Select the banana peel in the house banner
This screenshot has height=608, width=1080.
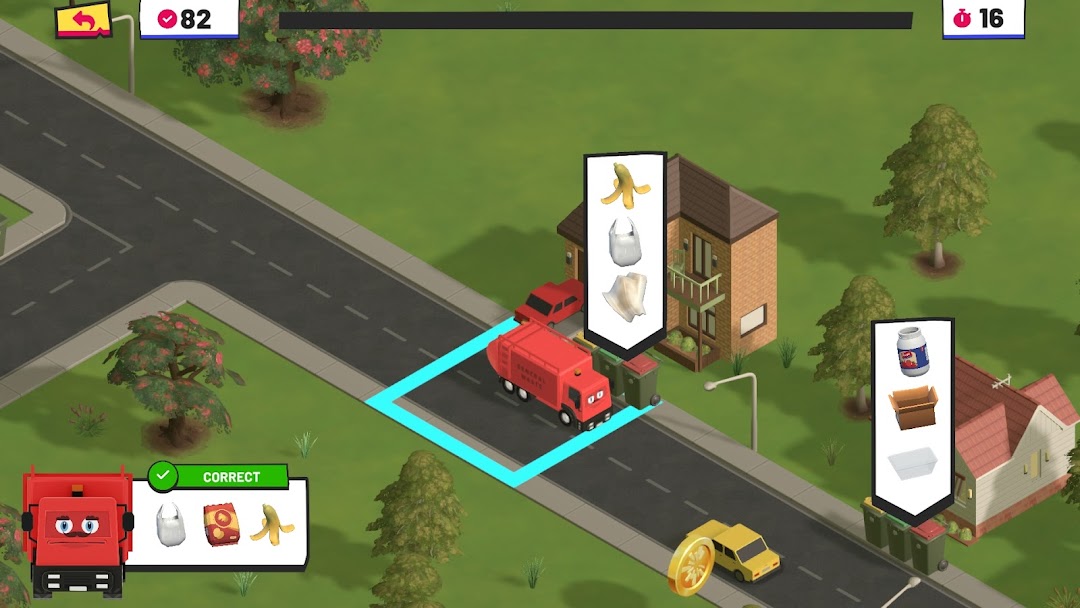(x=625, y=185)
